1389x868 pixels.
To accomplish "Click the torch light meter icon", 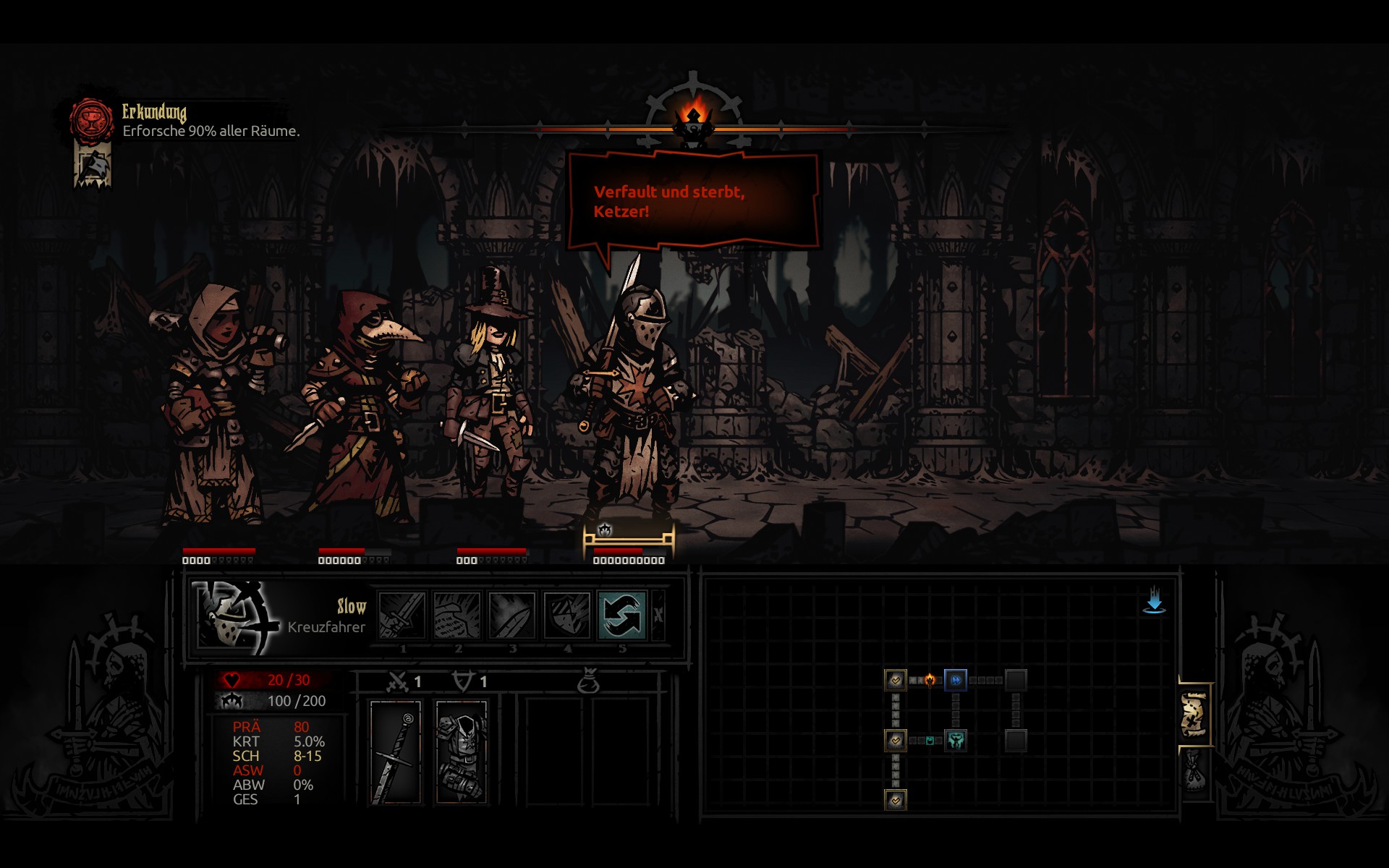I will (x=694, y=114).
